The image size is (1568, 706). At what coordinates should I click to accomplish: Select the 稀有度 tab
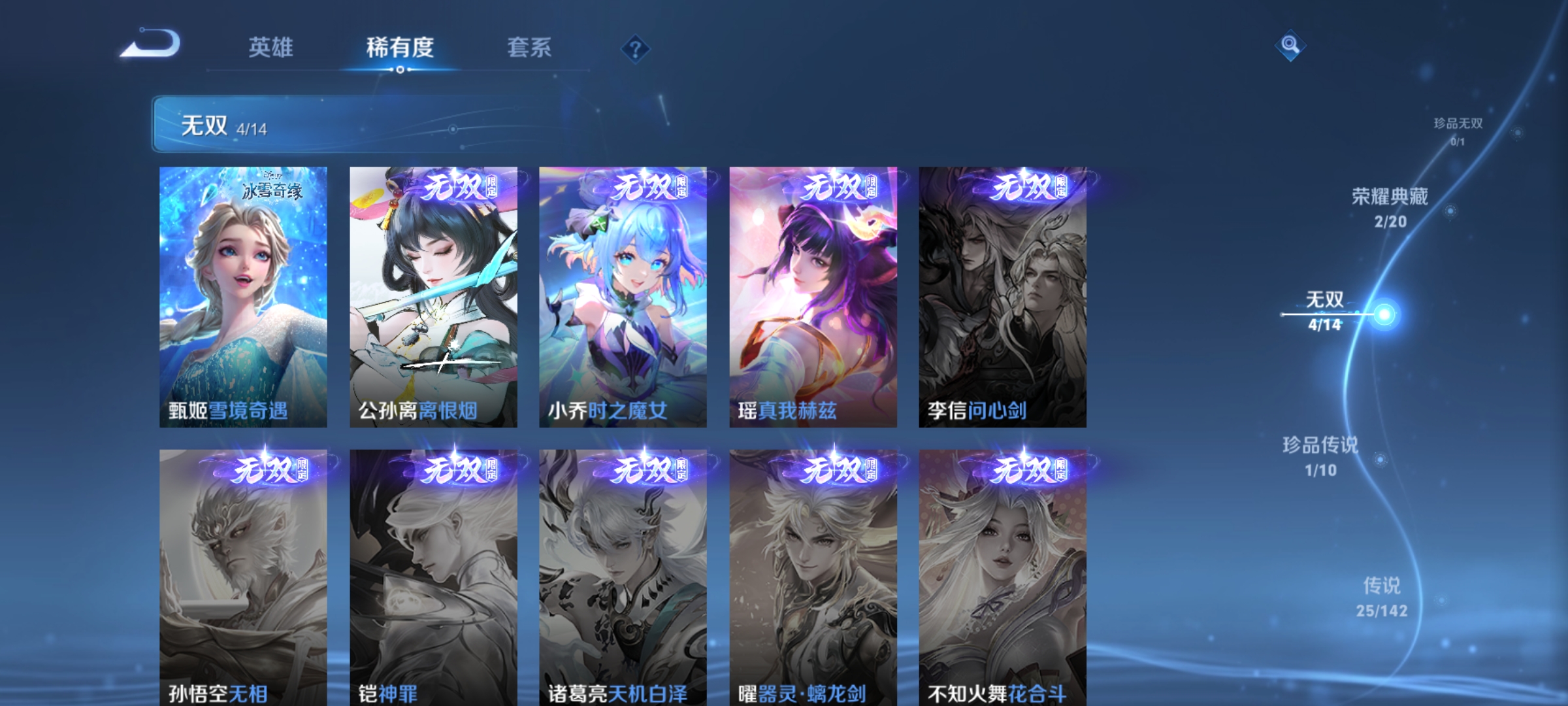400,47
